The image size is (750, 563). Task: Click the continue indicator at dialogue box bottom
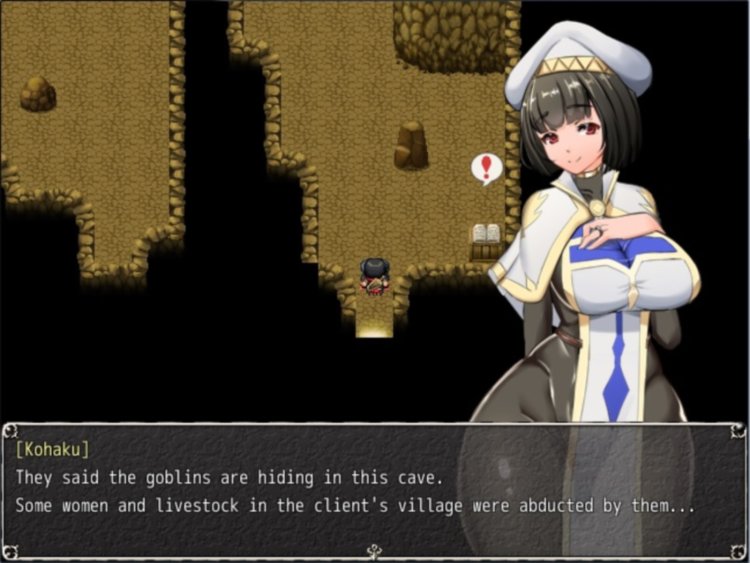pyautogui.click(x=375, y=550)
